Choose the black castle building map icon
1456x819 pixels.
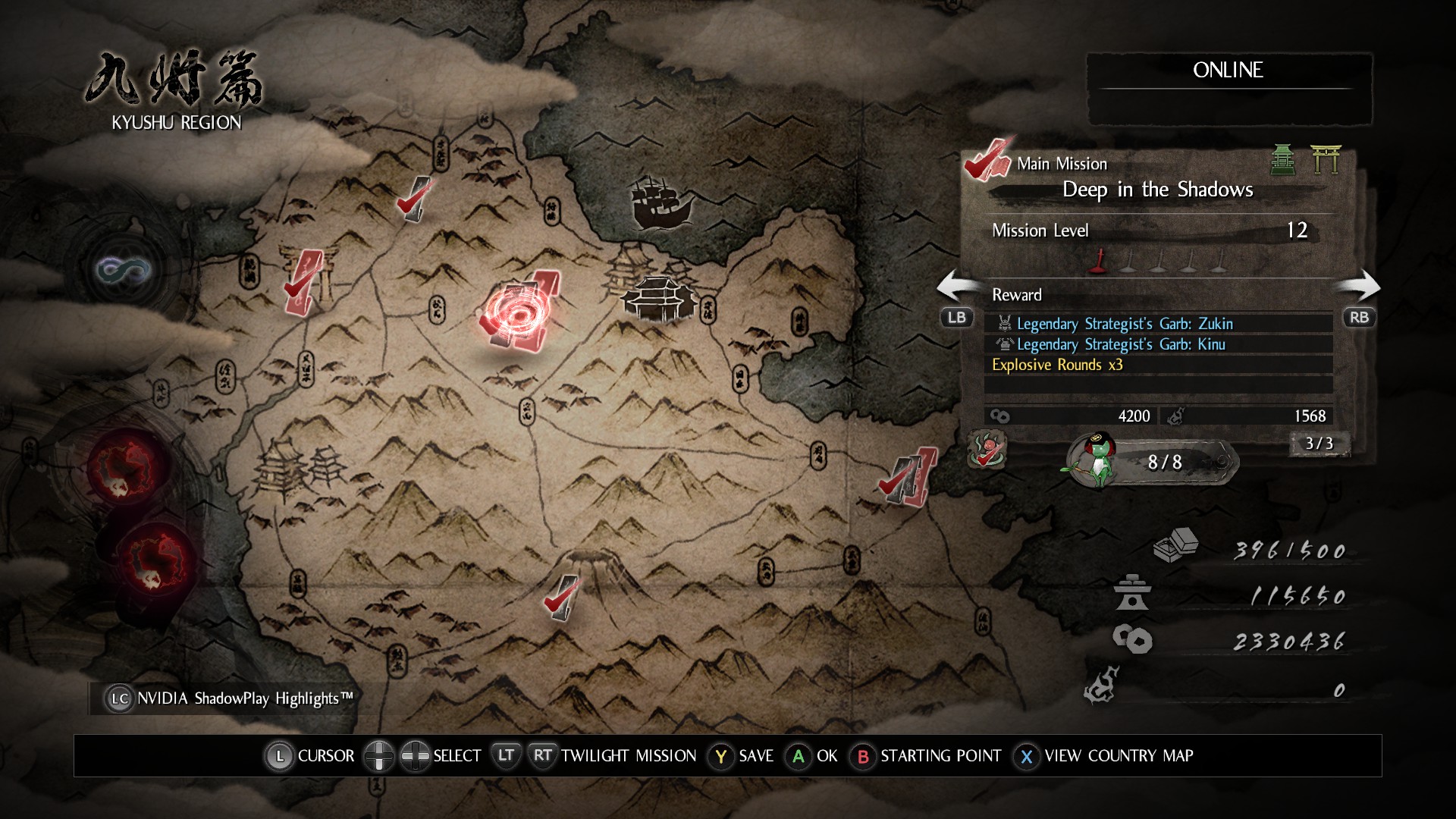658,298
